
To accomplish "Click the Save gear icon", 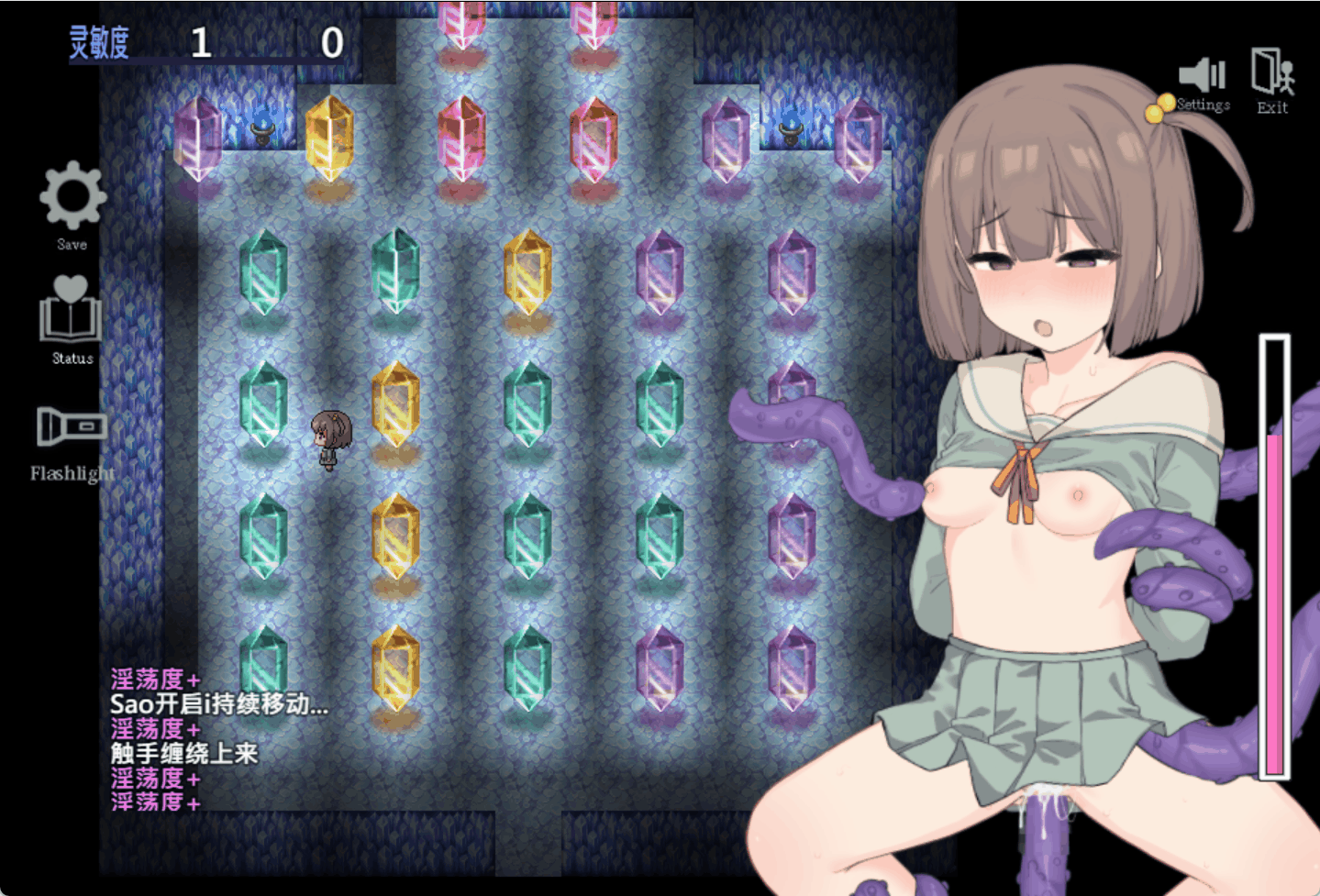I will (x=72, y=196).
